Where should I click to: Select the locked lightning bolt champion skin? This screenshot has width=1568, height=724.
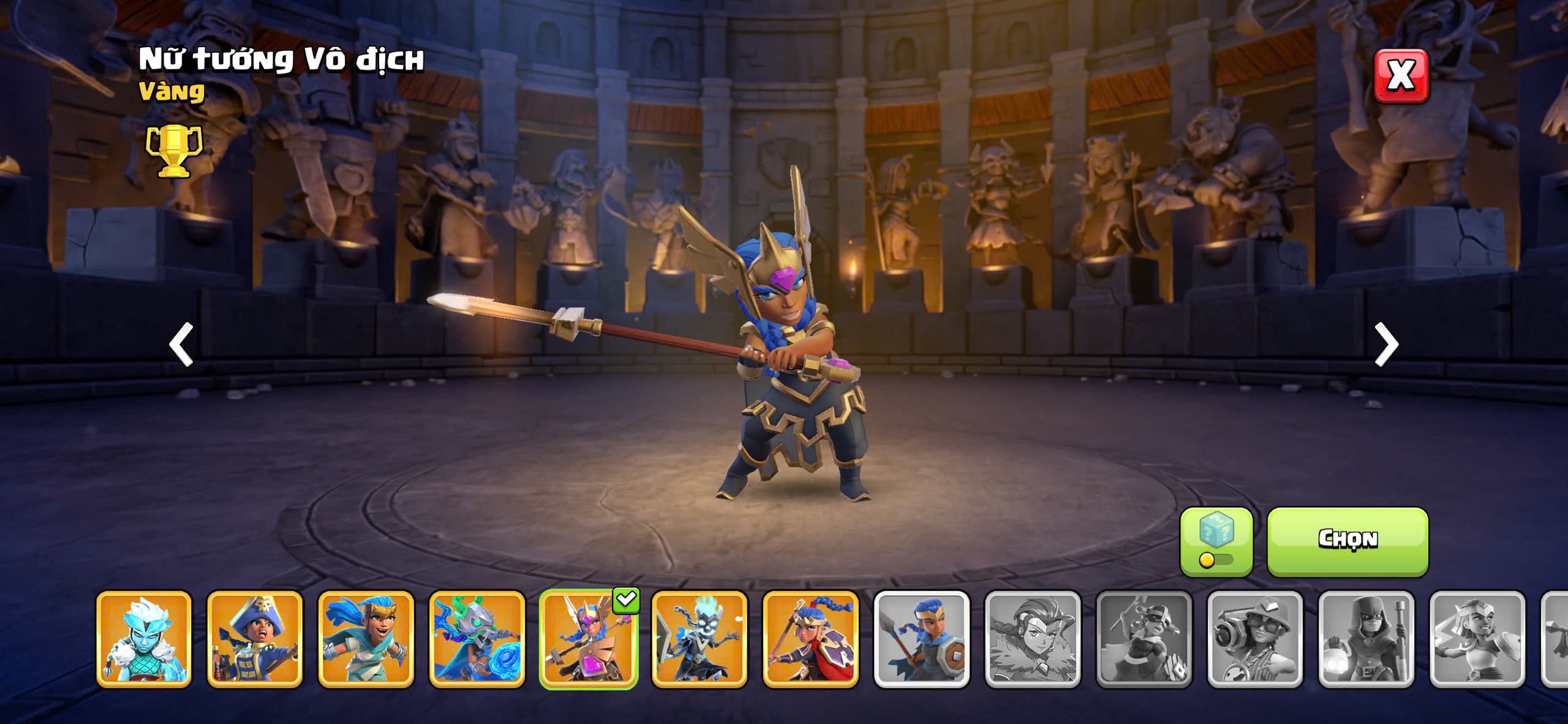1477,638
